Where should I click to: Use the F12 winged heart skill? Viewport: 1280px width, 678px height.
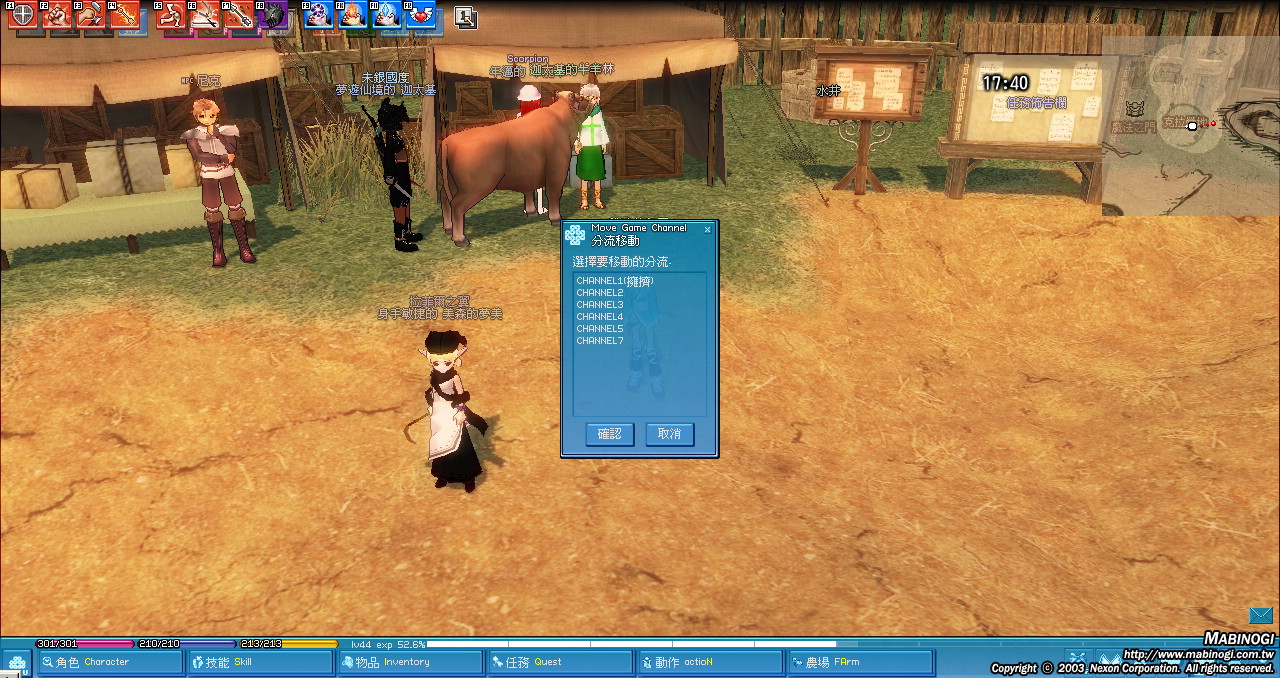coord(420,15)
